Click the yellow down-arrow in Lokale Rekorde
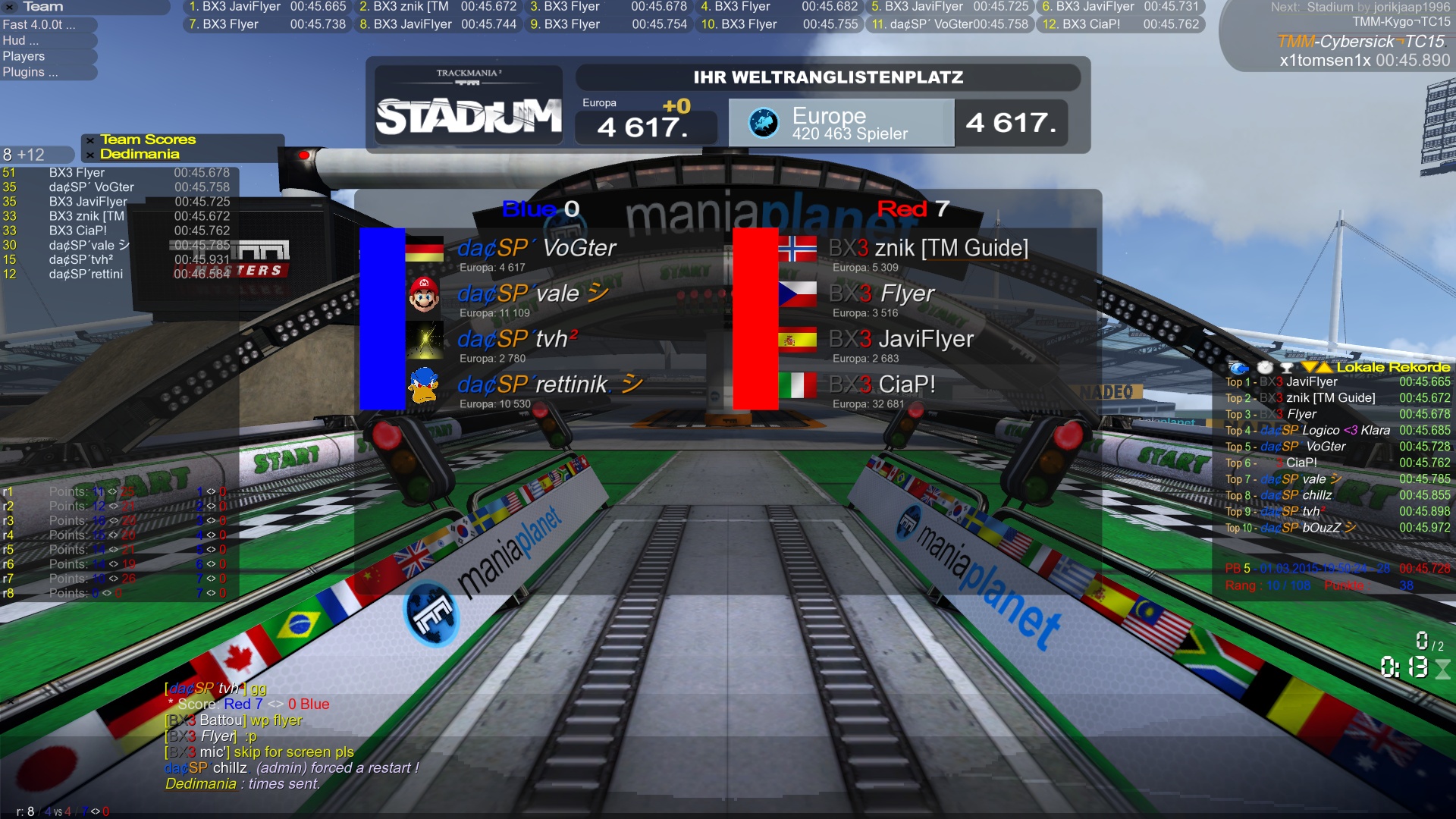 (x=1309, y=368)
